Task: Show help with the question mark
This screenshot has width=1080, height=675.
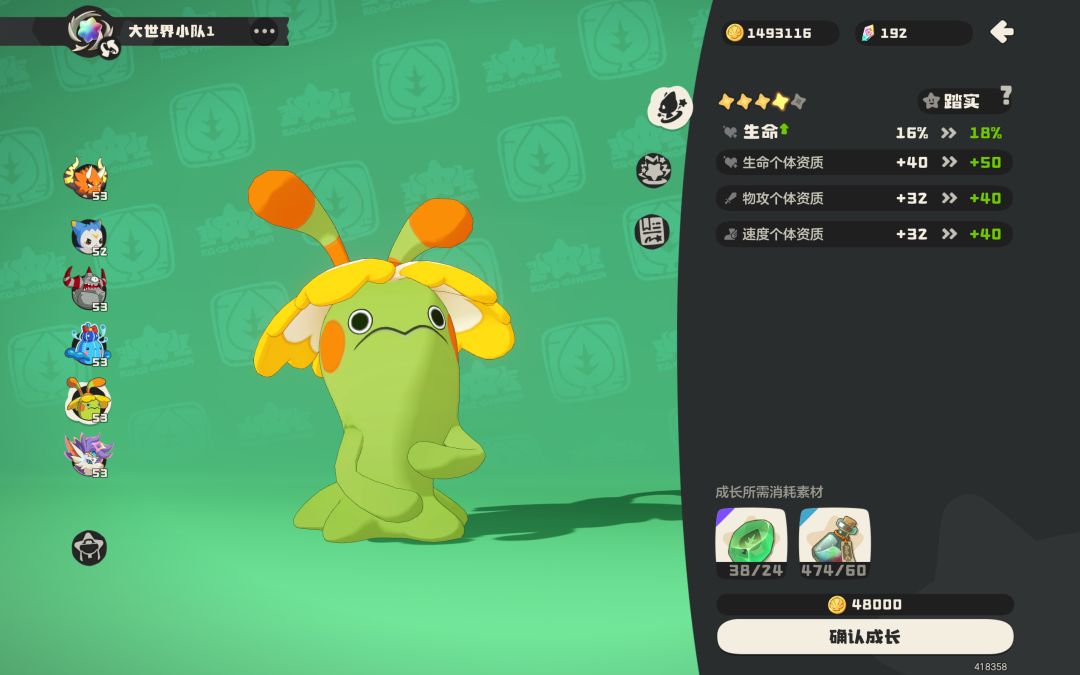Action: point(1005,96)
